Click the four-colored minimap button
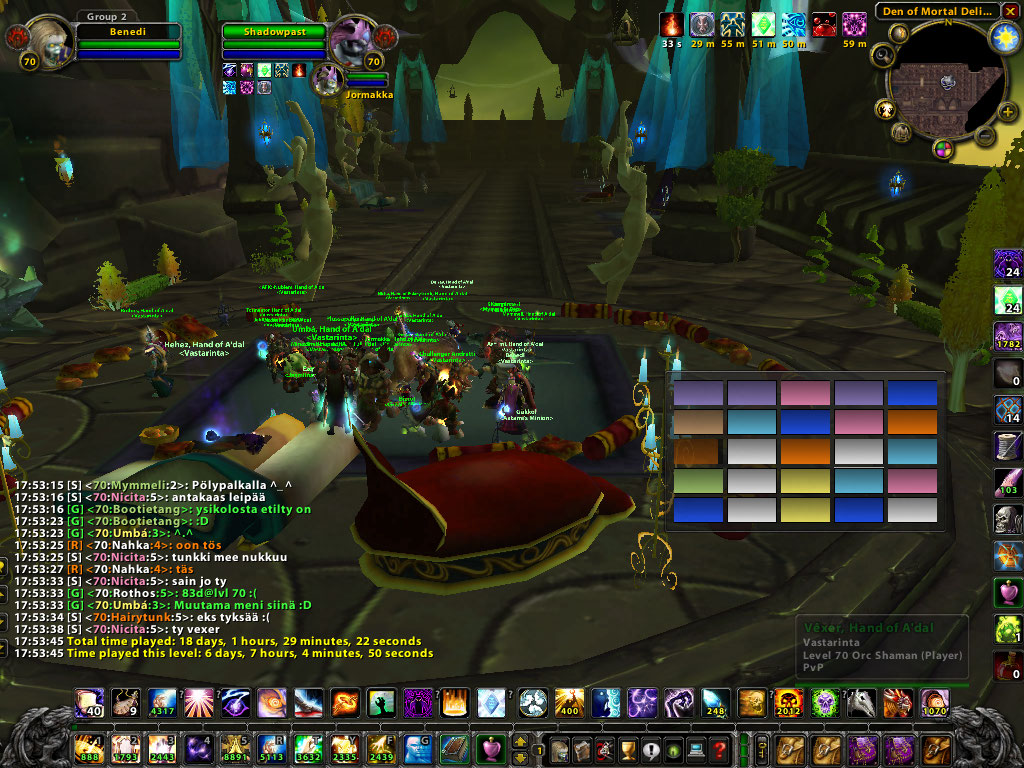 tap(942, 148)
